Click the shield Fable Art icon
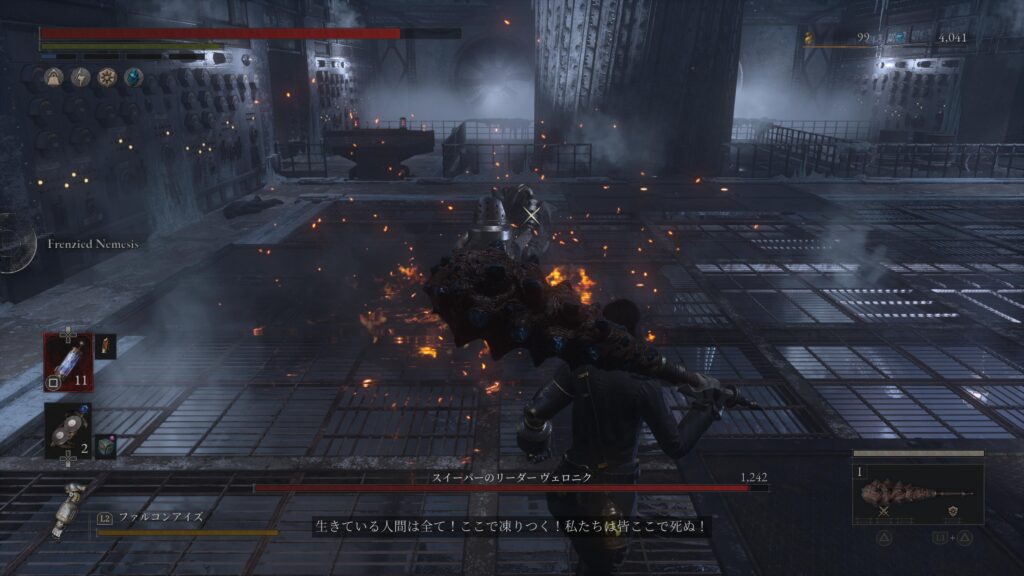 point(951,512)
